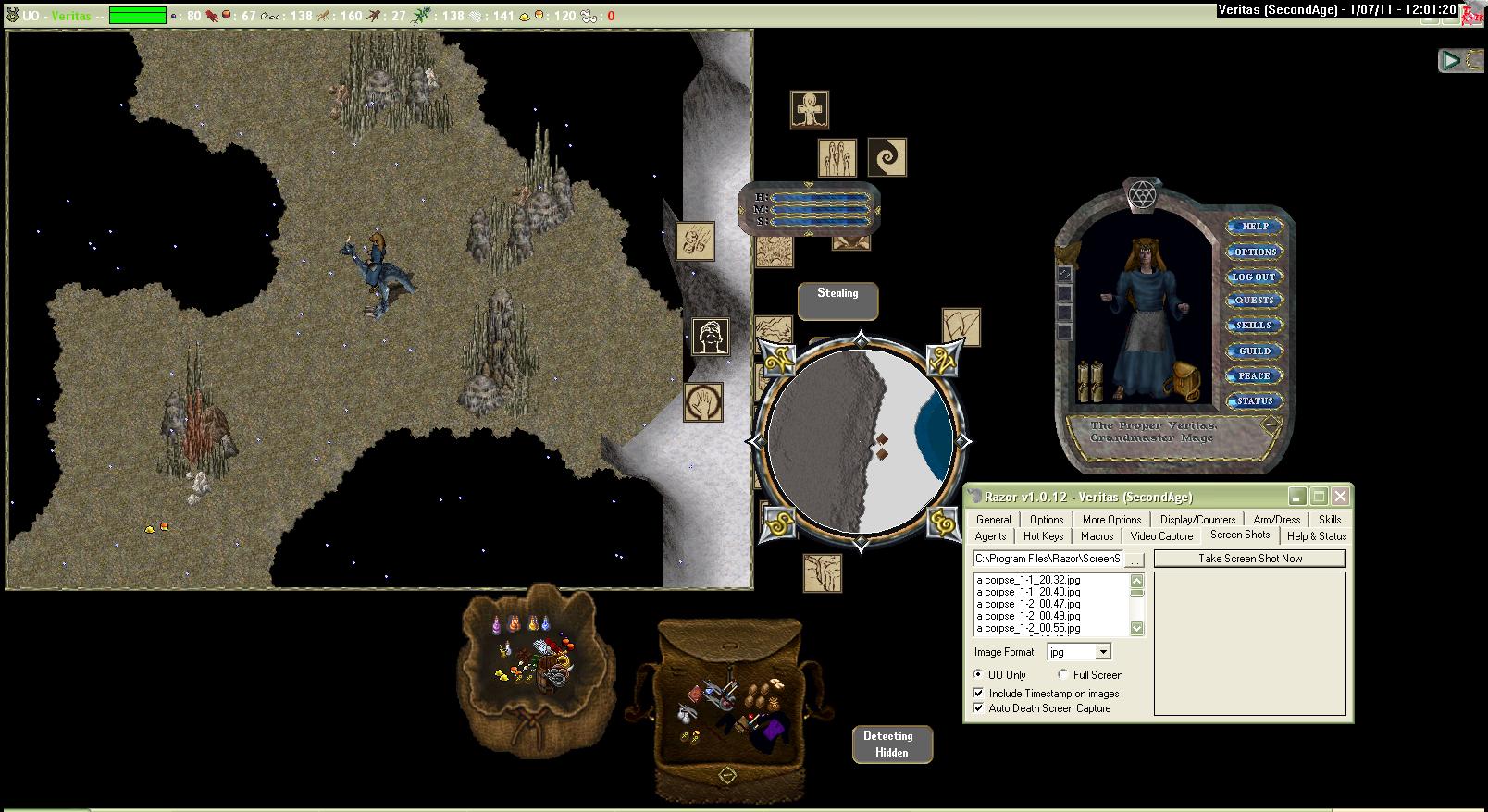The image size is (1488, 812).
Task: Take Screen Shot Now in Razor
Action: 1249,559
